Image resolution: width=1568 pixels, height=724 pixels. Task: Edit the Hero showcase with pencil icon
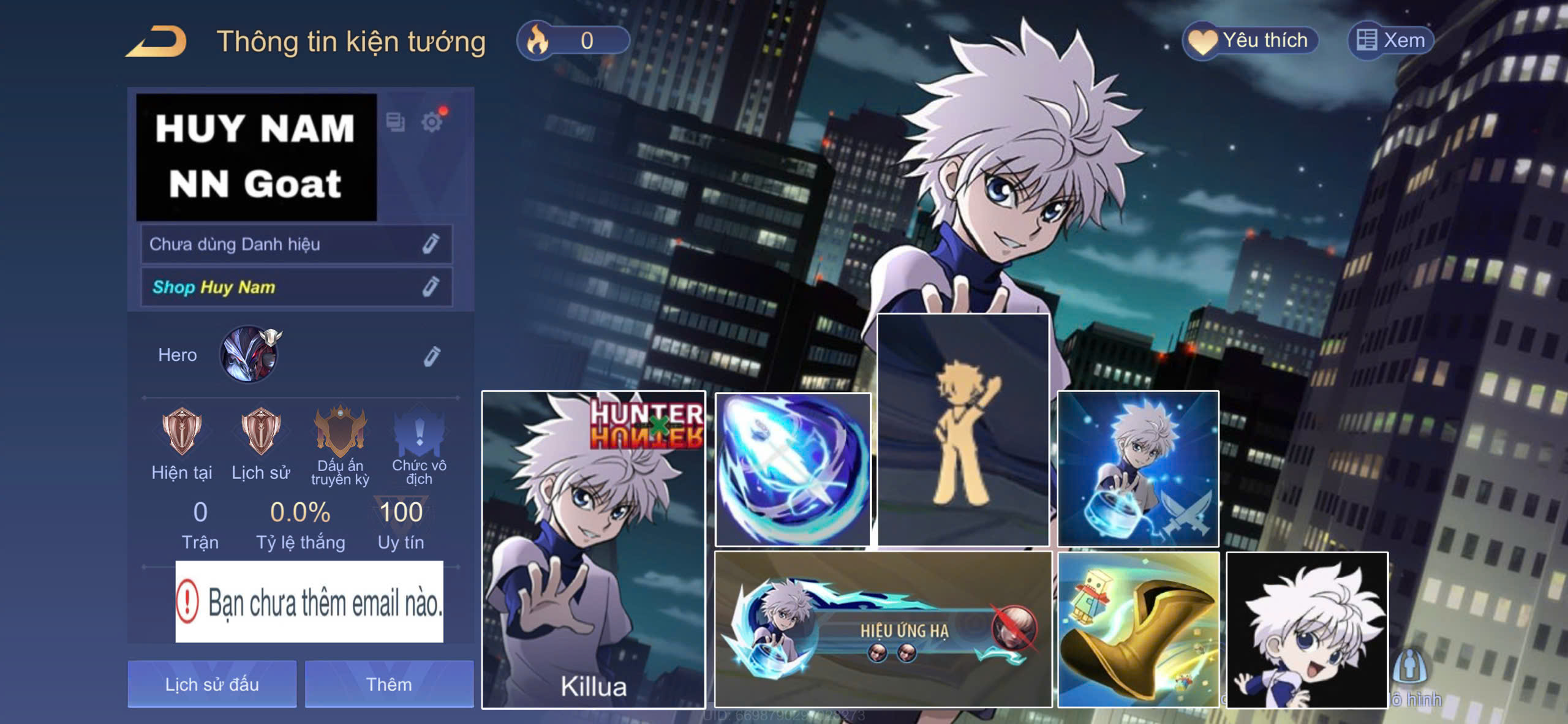tap(432, 356)
